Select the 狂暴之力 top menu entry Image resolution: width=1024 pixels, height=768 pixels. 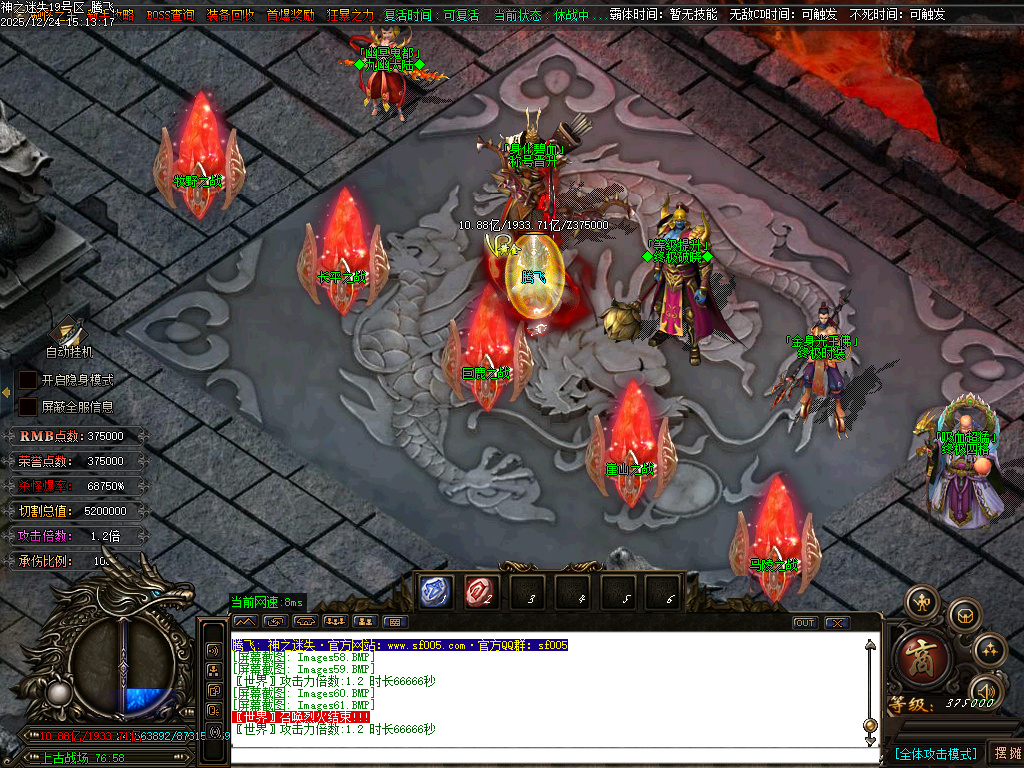(350, 16)
